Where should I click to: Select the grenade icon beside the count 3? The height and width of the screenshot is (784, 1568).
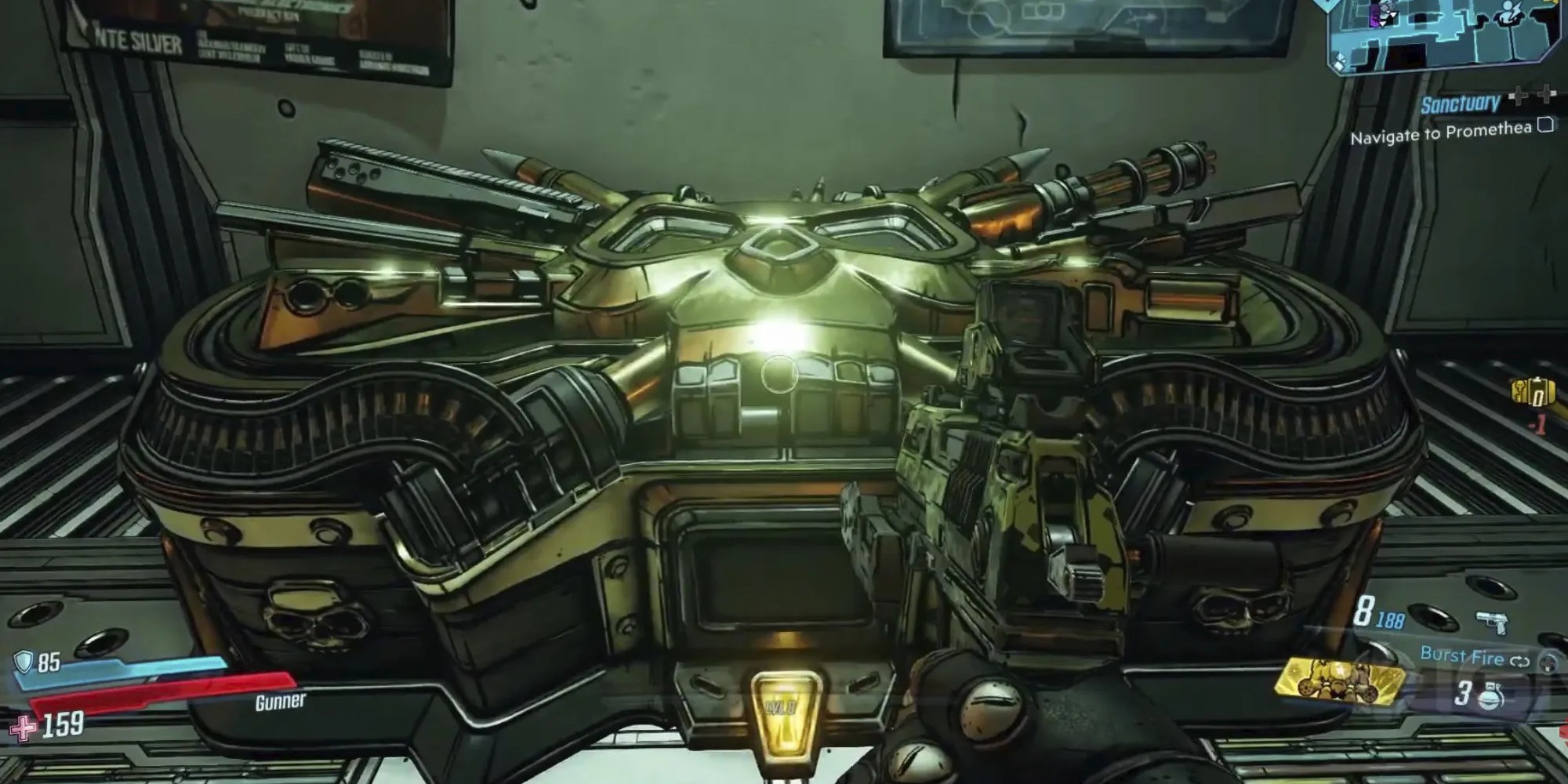coord(1490,696)
